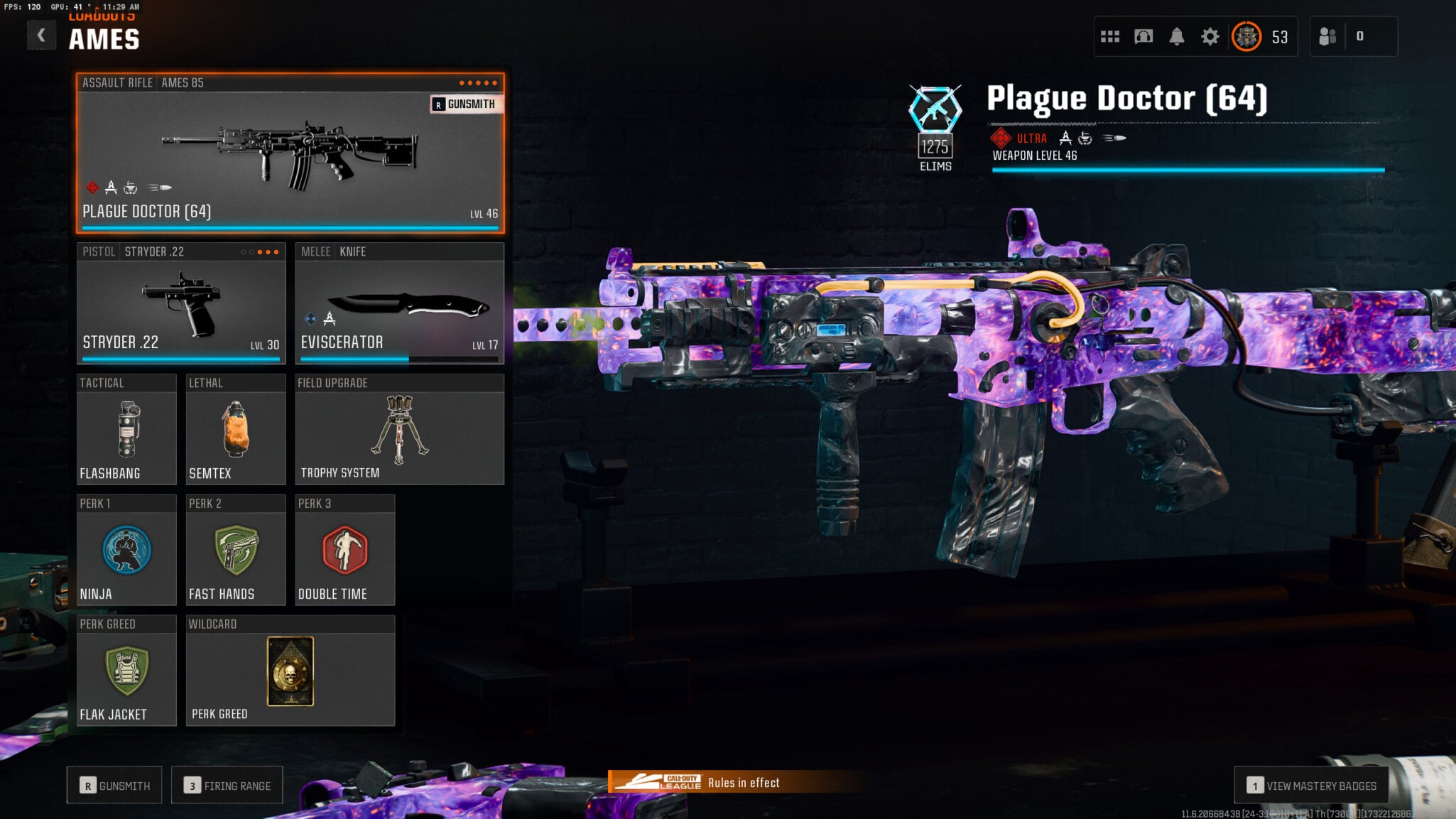Open the grid menu icon

[x=1109, y=36]
